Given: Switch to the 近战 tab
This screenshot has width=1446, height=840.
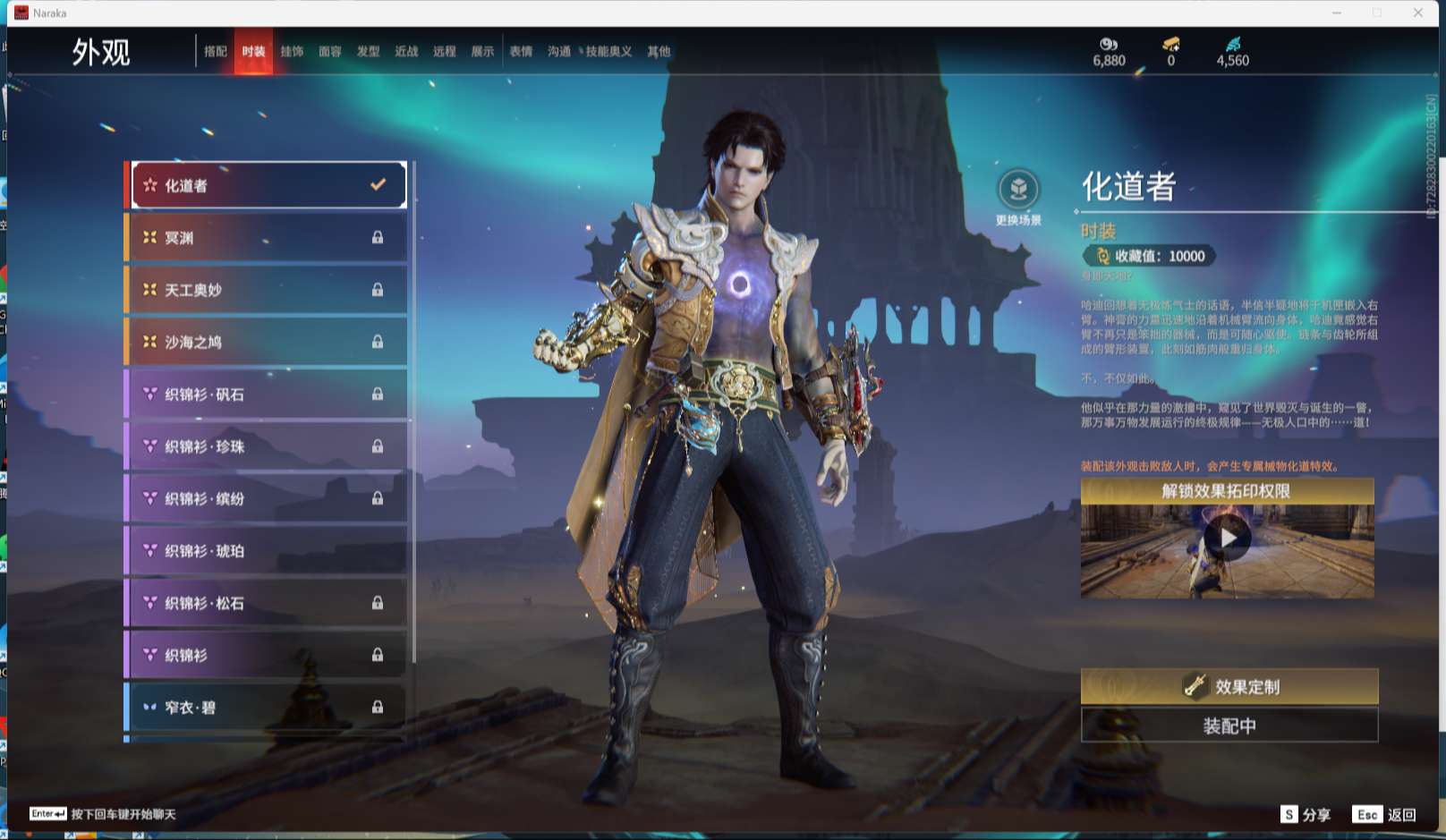Looking at the screenshot, I should point(406,52).
